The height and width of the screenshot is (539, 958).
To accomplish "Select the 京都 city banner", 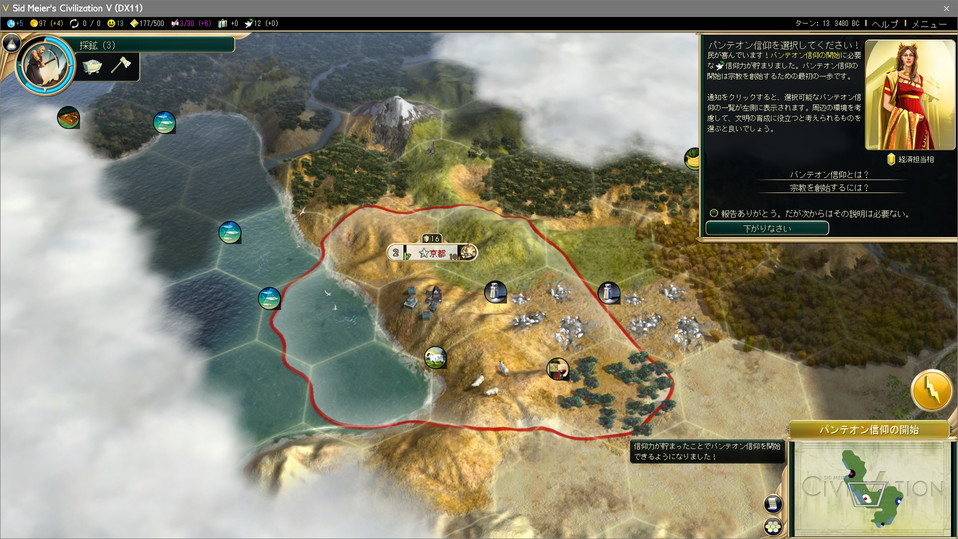I will (433, 253).
